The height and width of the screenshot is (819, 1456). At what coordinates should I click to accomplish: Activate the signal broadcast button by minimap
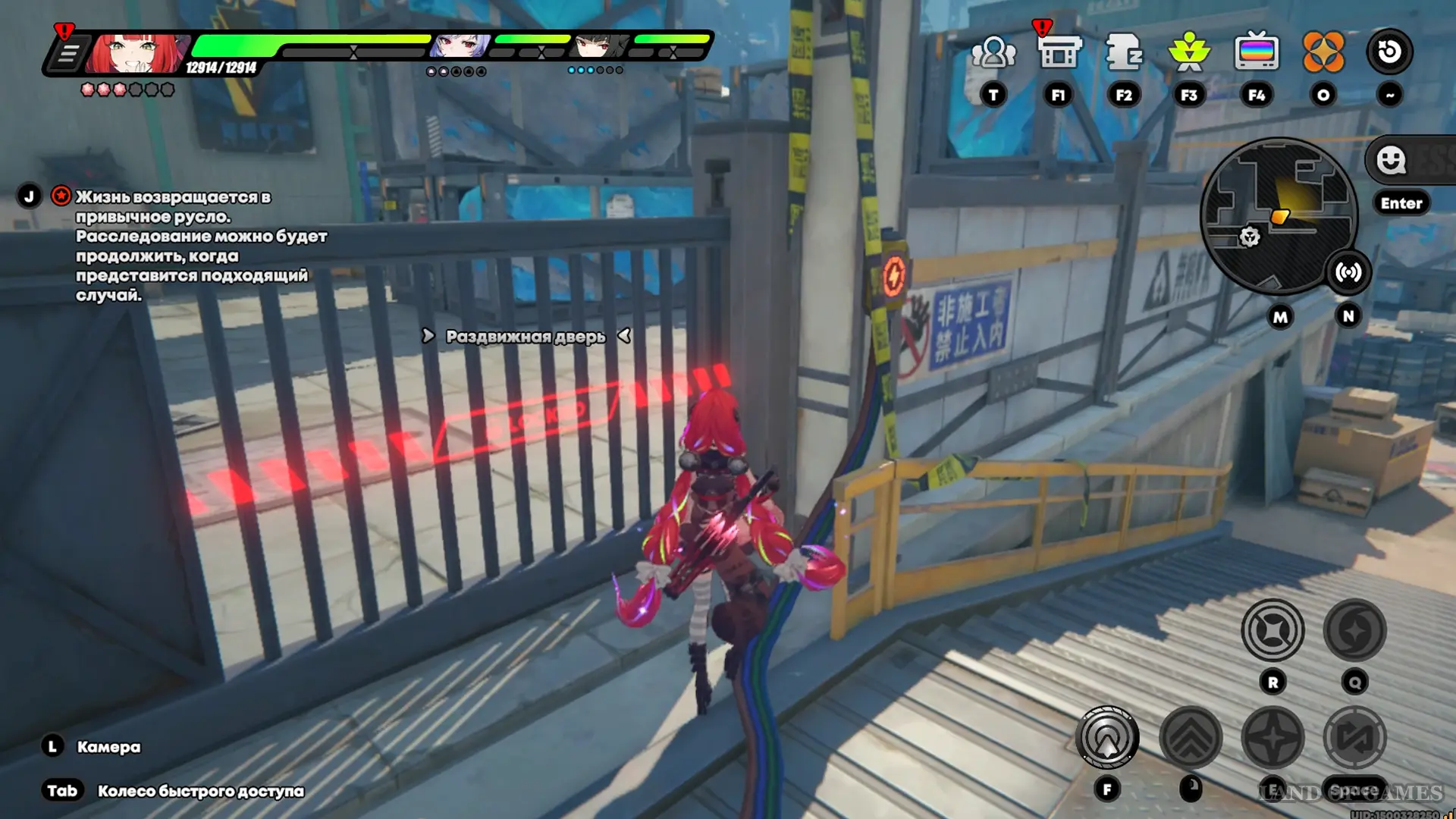(1348, 272)
